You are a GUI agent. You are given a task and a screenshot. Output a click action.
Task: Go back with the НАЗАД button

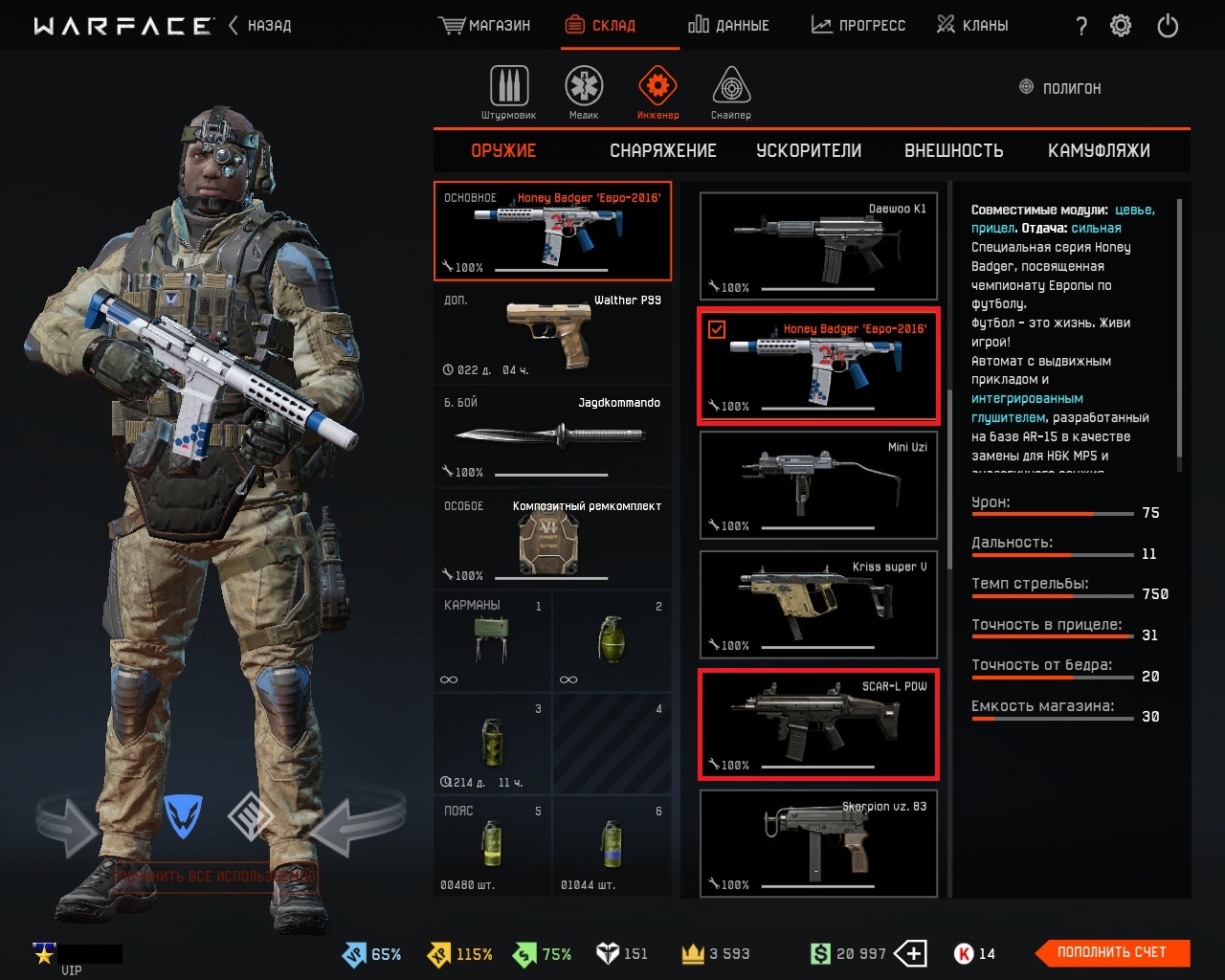[260, 26]
